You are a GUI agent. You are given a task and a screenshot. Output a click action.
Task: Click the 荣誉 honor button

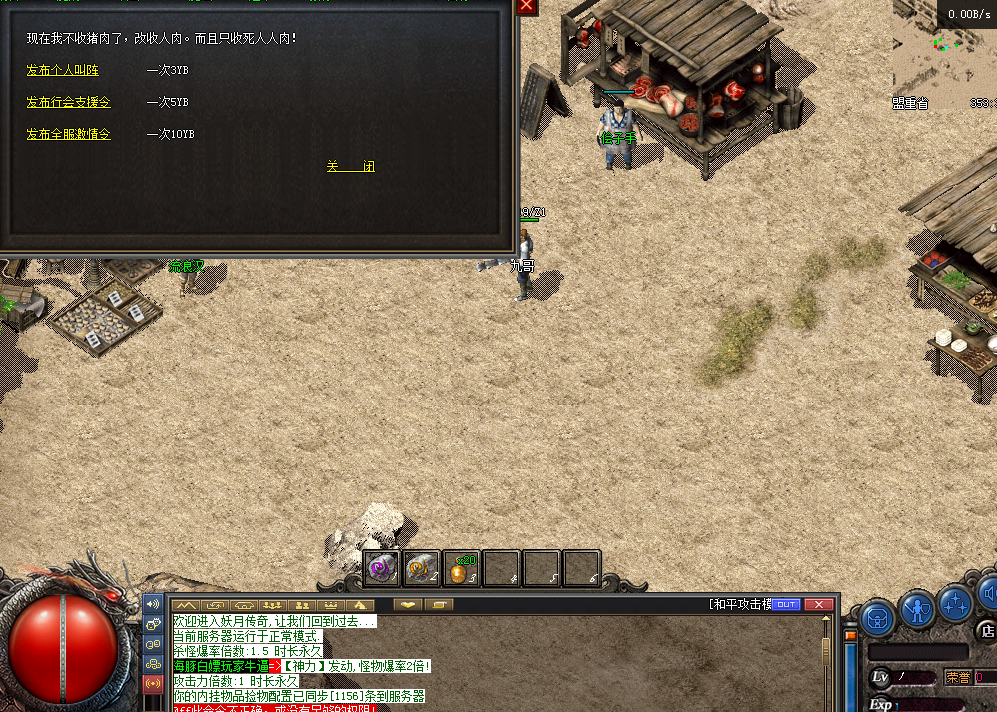click(x=957, y=677)
